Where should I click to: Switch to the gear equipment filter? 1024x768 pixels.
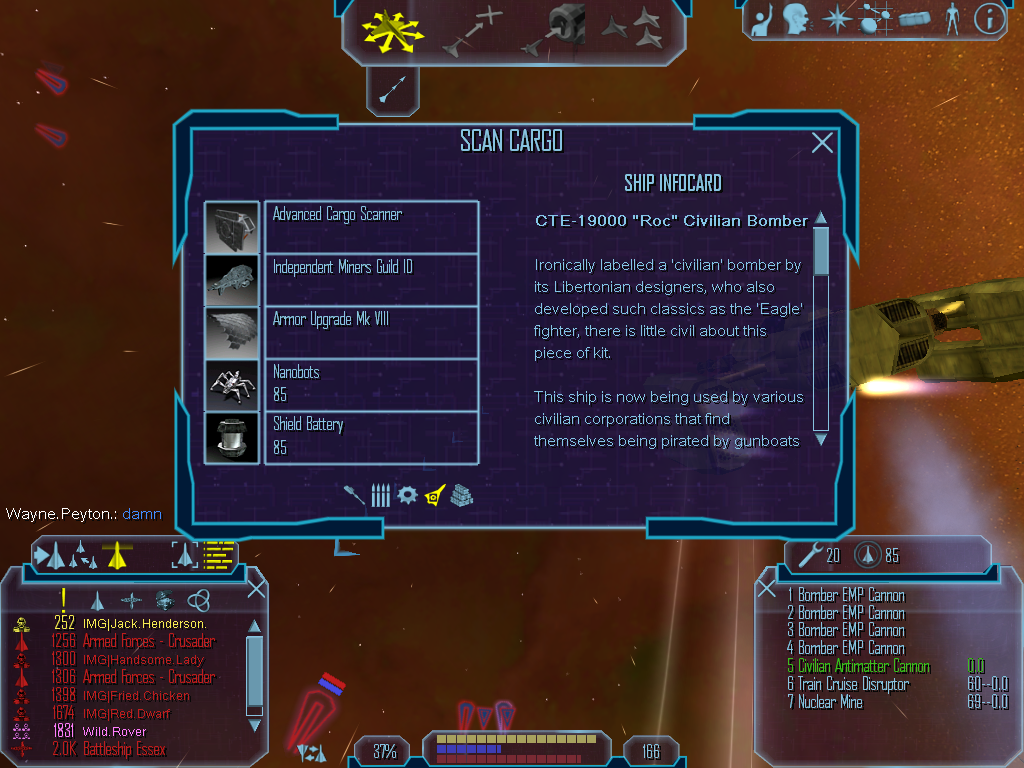(406, 495)
